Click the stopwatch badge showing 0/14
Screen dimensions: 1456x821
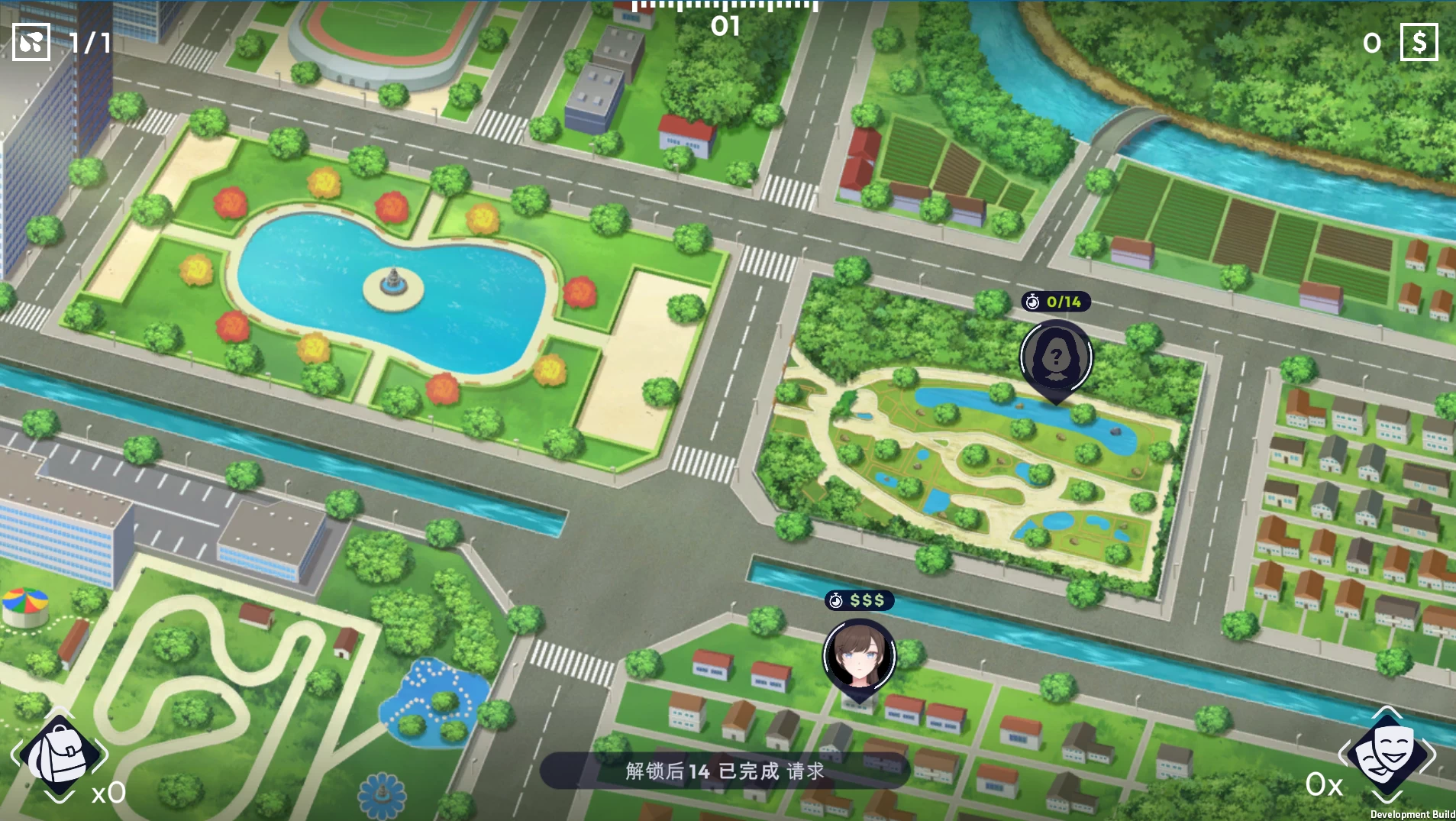pyautogui.click(x=1057, y=302)
